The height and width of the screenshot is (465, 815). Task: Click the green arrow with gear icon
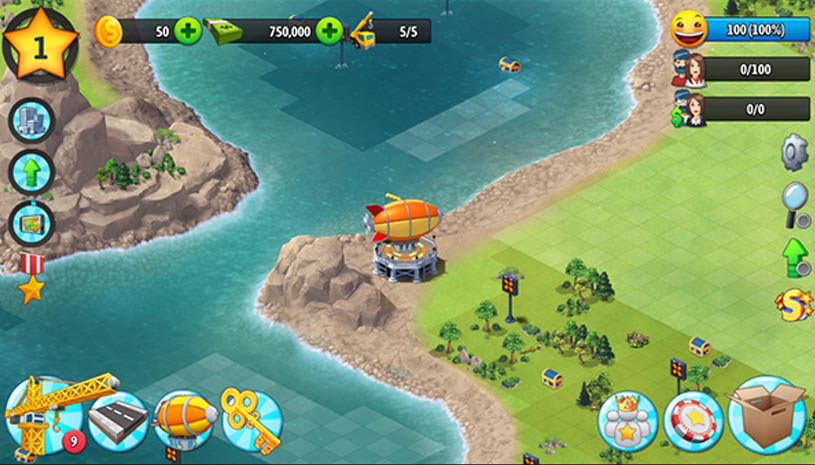coord(795,256)
